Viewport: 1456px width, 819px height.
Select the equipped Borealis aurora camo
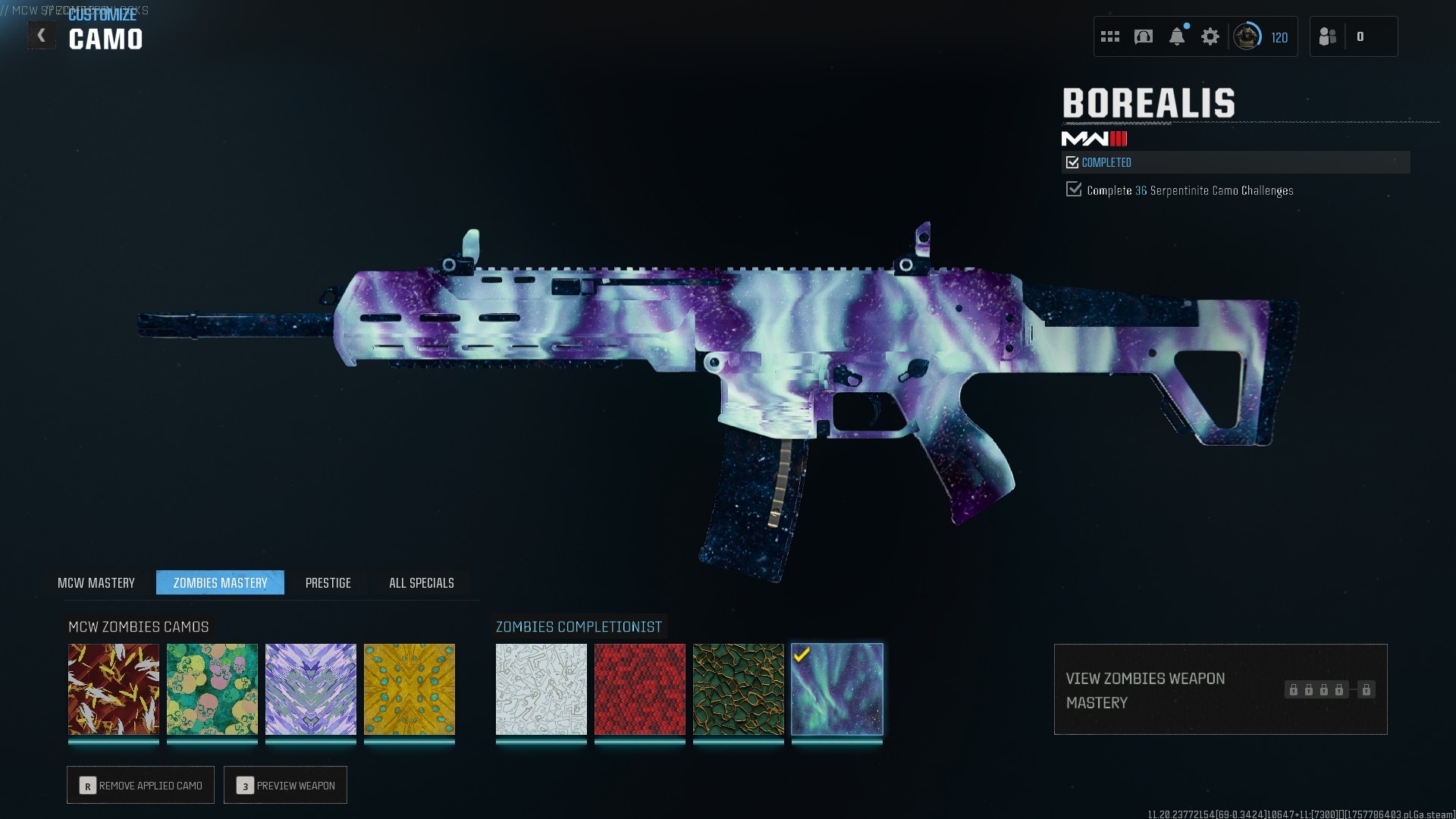837,689
